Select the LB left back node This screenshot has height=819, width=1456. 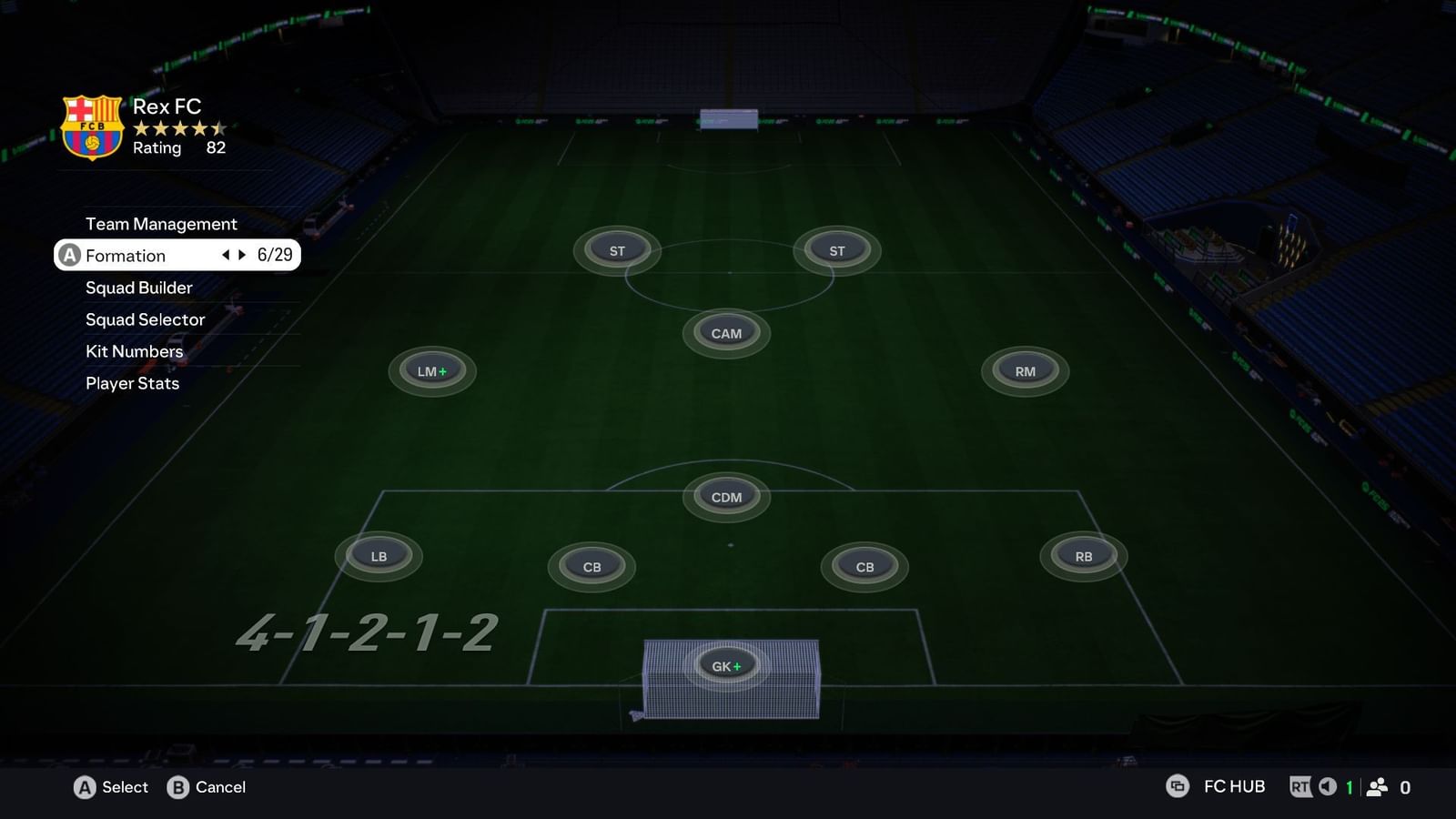pyautogui.click(x=379, y=556)
